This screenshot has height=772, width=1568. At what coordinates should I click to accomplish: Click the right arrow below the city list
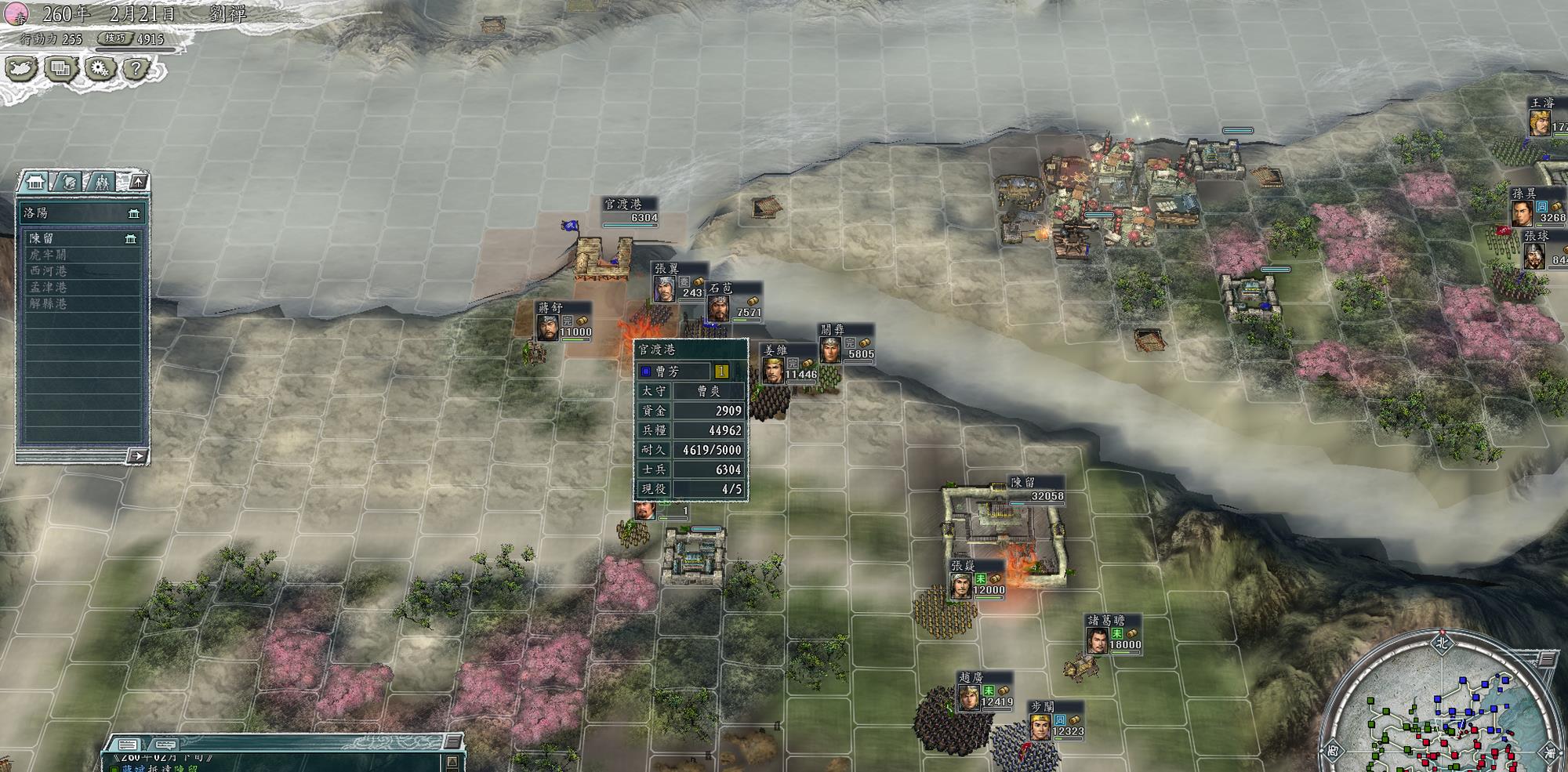click(137, 455)
